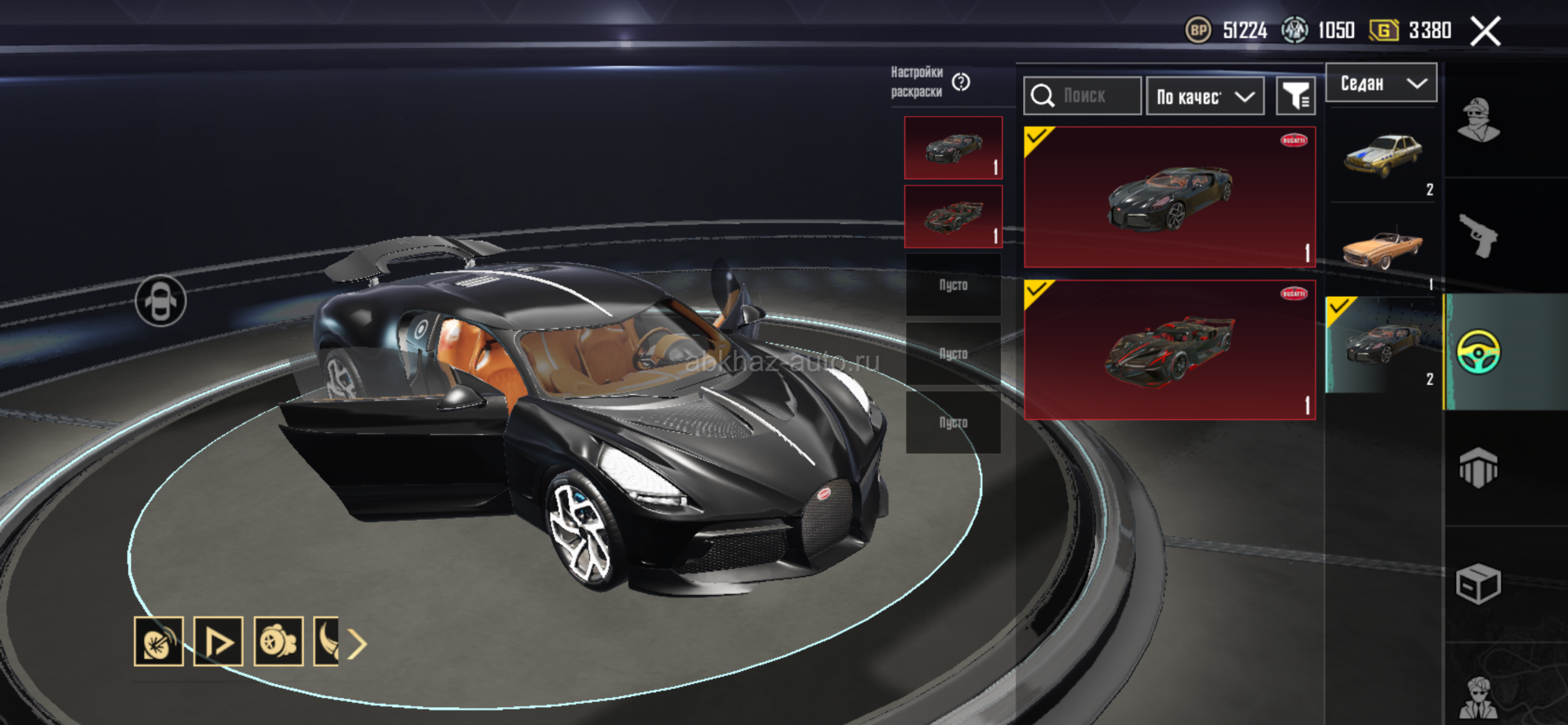Screen dimensions: 1568x725
Task: Switch to the masked character outfit tab
Action: coord(1478,120)
